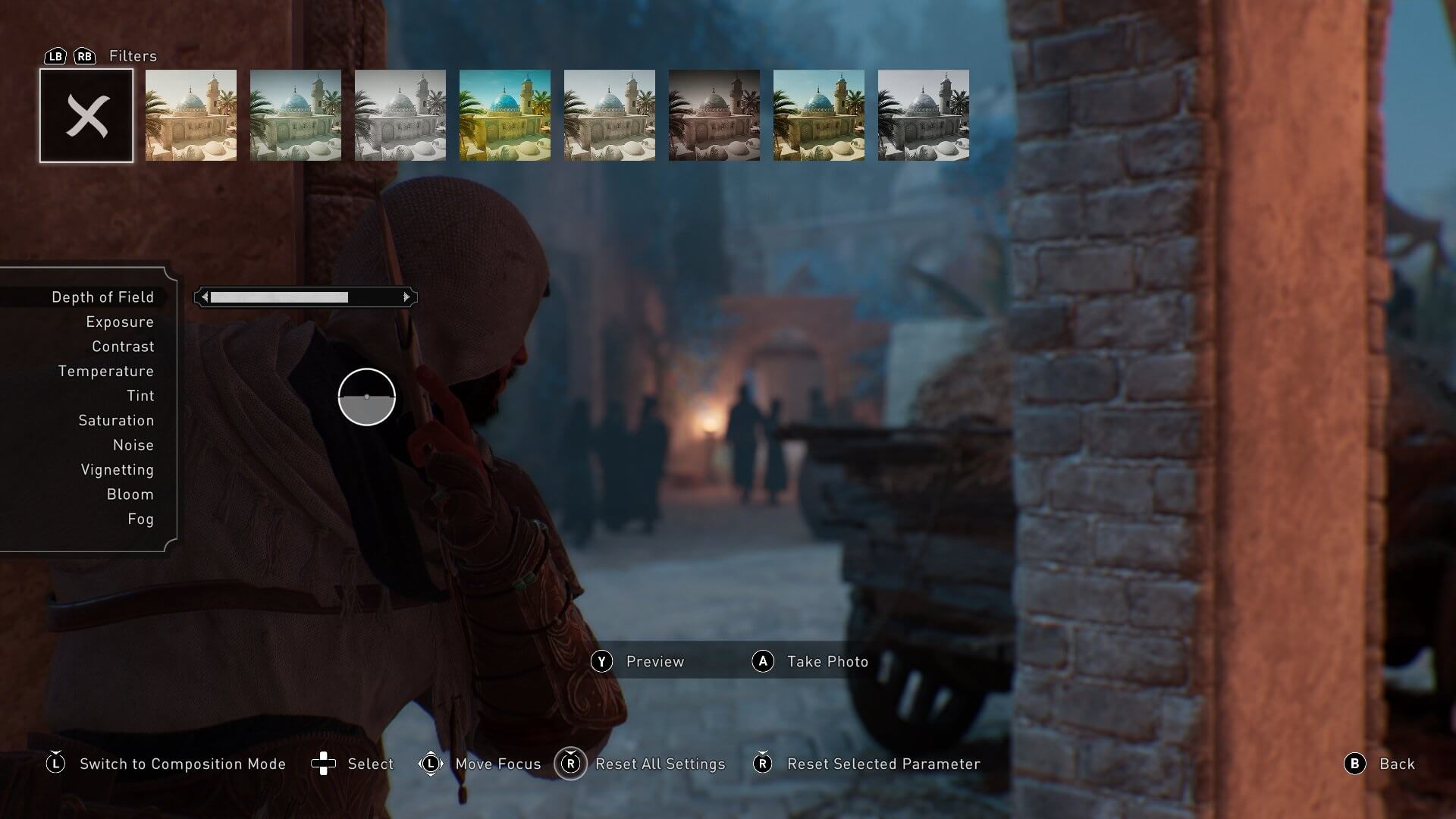Decrease Depth of Field with the left arrow
This screenshot has width=1456, height=819.
pos(205,297)
